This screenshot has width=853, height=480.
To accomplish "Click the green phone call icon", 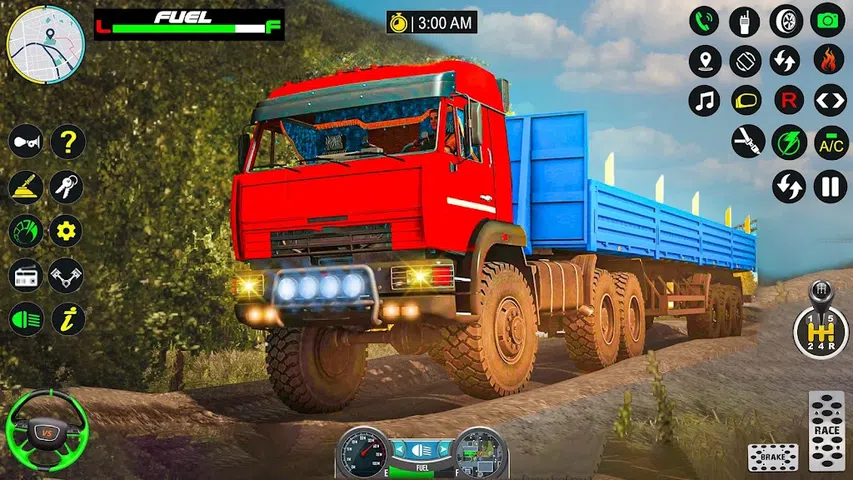I will (x=705, y=20).
